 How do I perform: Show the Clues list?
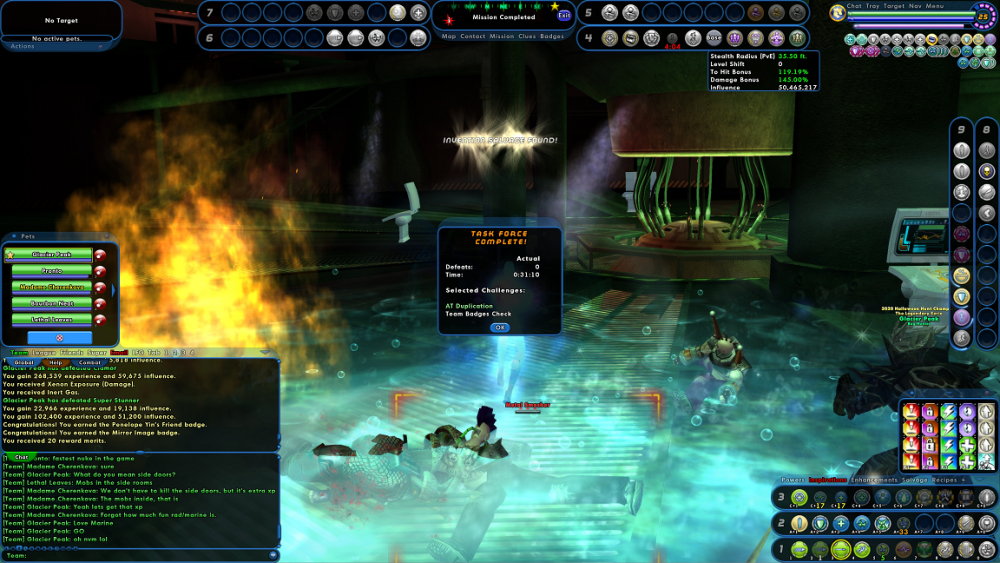[526, 36]
